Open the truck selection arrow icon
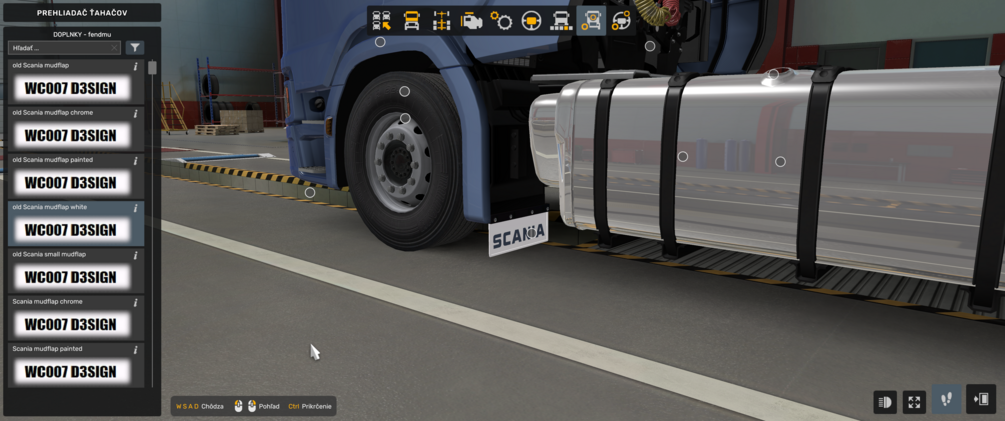This screenshot has height=421, width=1005. [x=381, y=20]
